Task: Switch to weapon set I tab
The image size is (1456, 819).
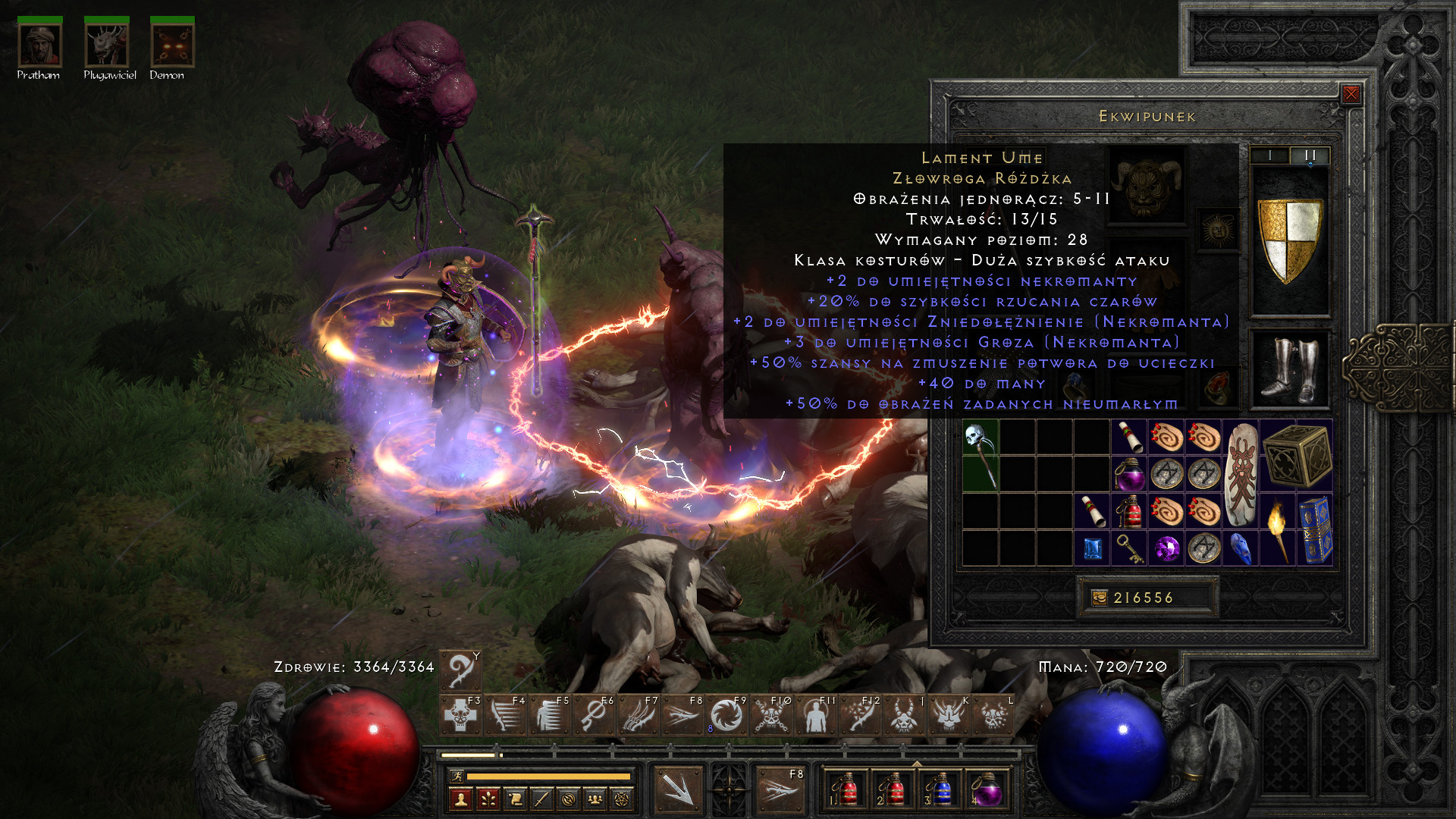Action: point(1269,155)
